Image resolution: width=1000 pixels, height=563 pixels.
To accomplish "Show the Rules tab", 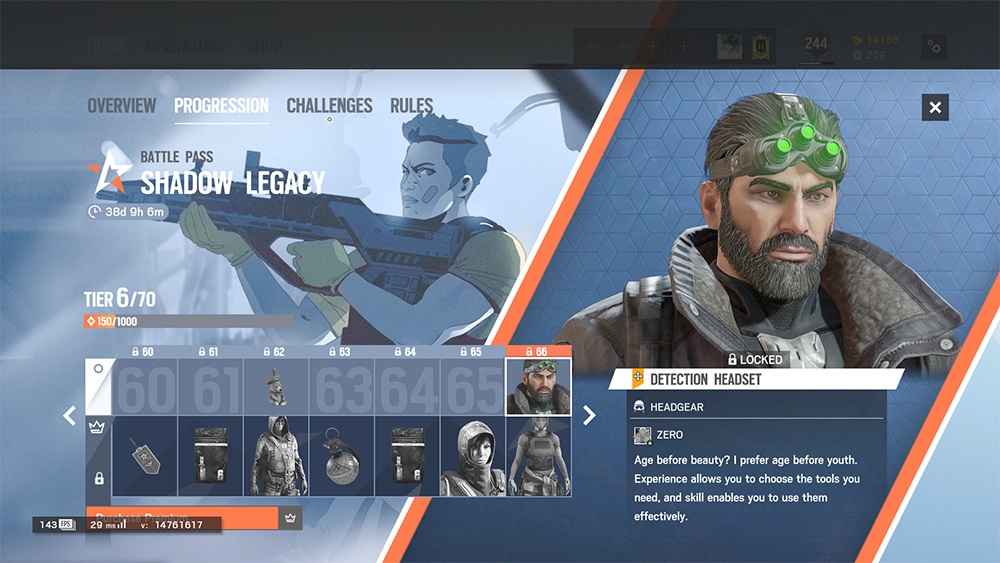I will 411,106.
